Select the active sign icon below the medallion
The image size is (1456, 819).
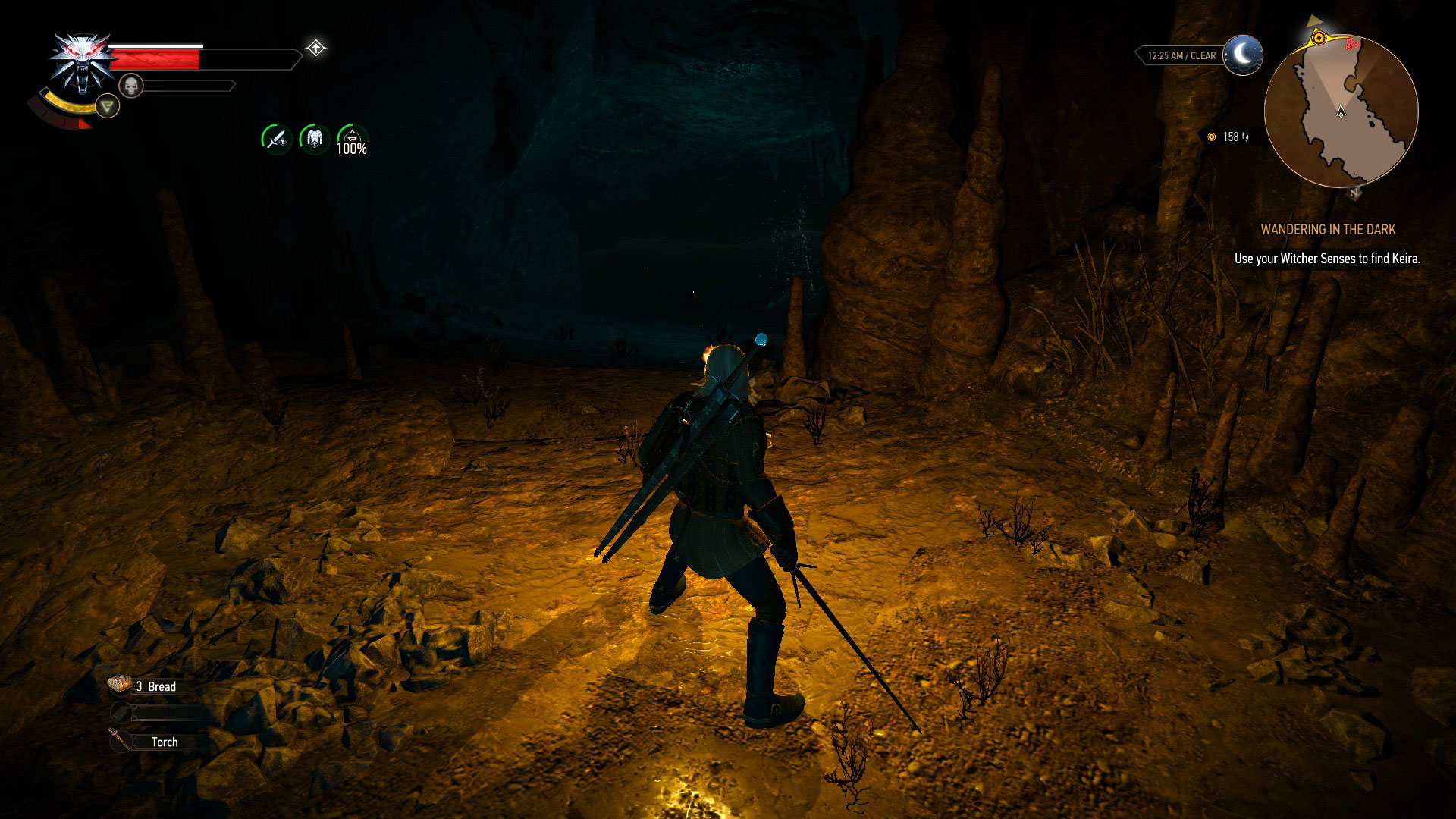point(108,106)
